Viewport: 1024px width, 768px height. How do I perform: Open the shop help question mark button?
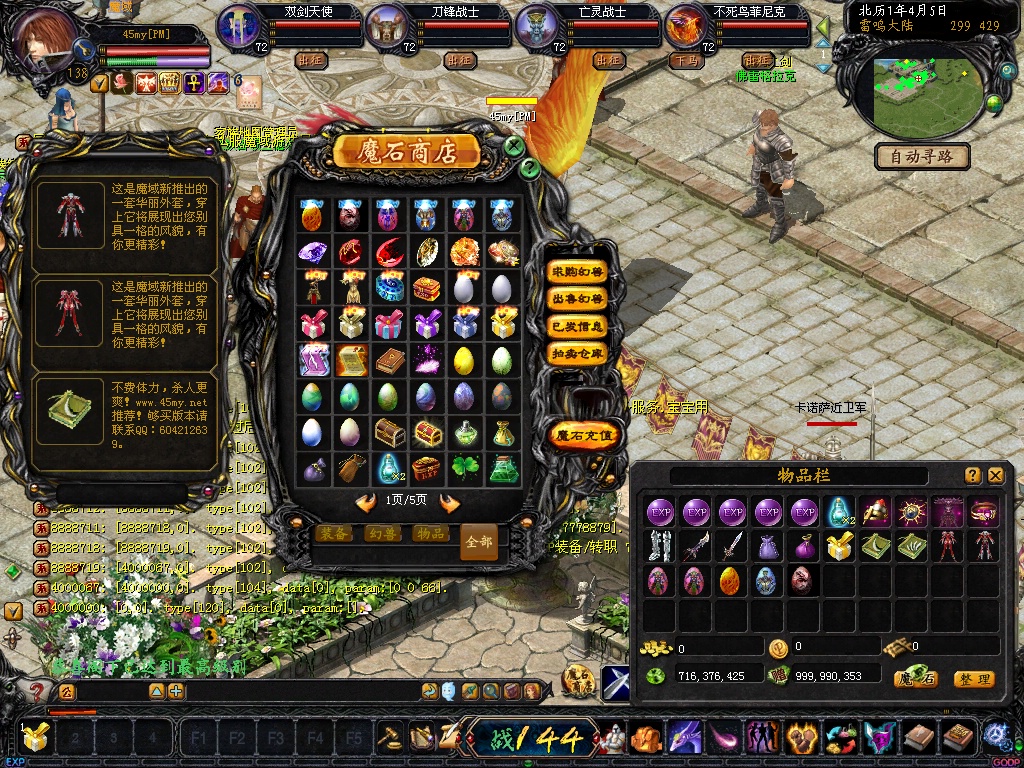[530, 168]
